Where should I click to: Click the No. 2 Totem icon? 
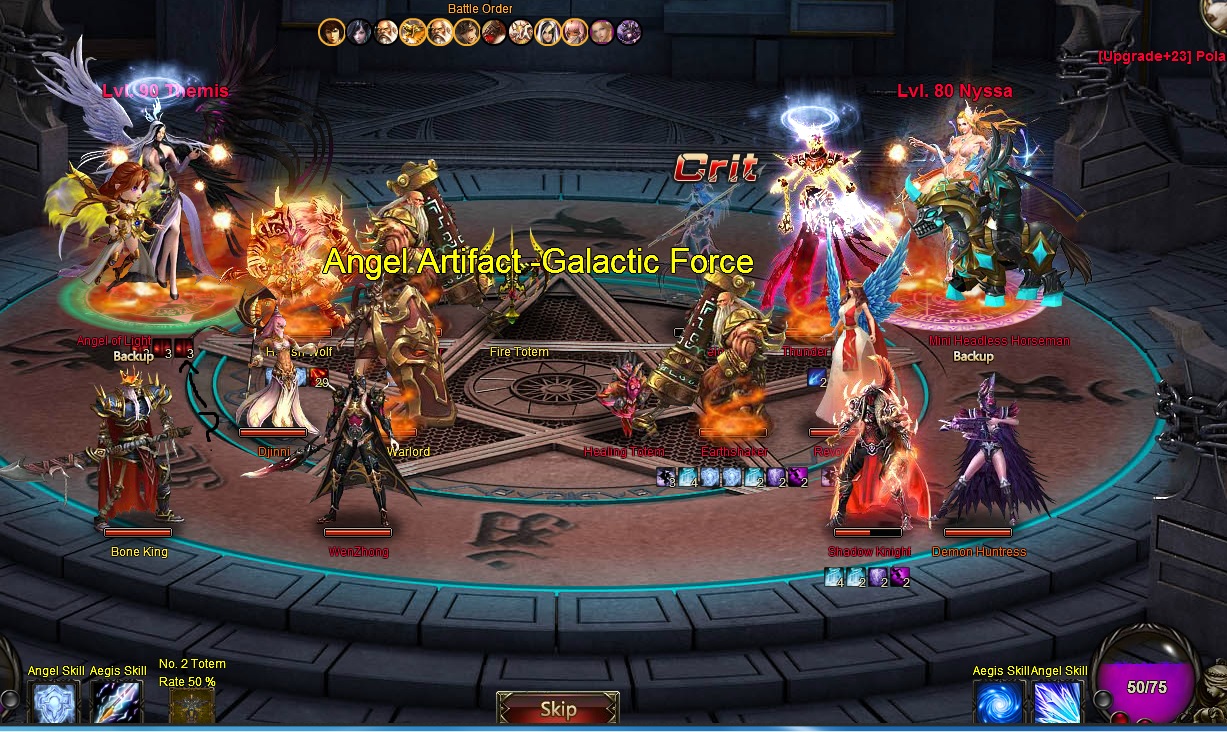(191, 705)
